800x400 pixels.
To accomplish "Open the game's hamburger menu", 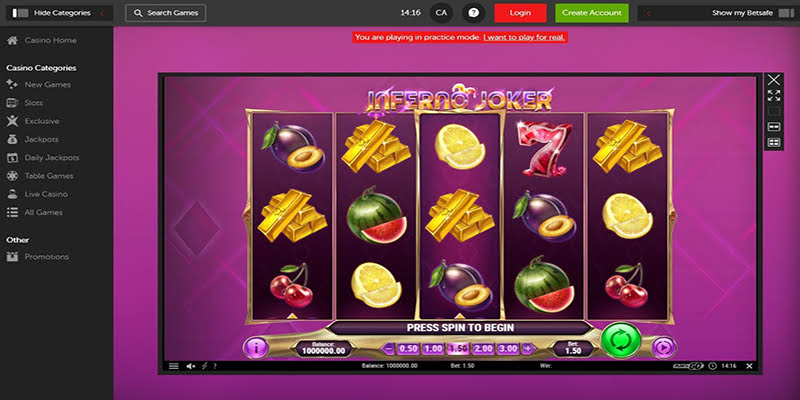I will [173, 367].
